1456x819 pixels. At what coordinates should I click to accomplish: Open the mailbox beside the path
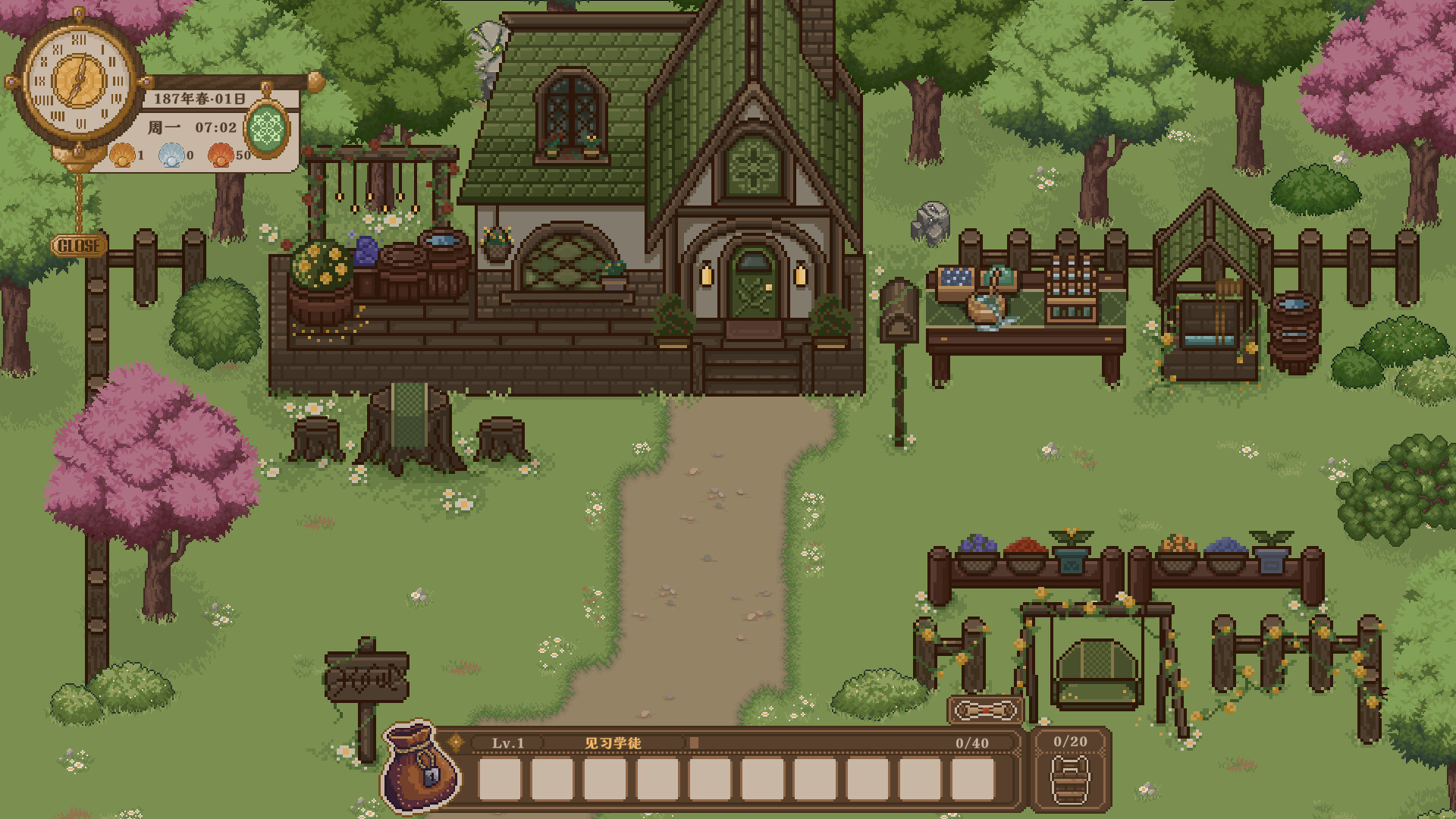pos(900,311)
